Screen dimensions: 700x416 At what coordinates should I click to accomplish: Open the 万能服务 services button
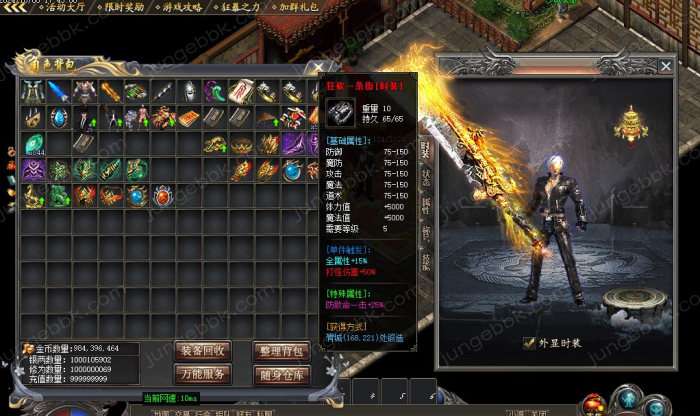click(x=203, y=374)
